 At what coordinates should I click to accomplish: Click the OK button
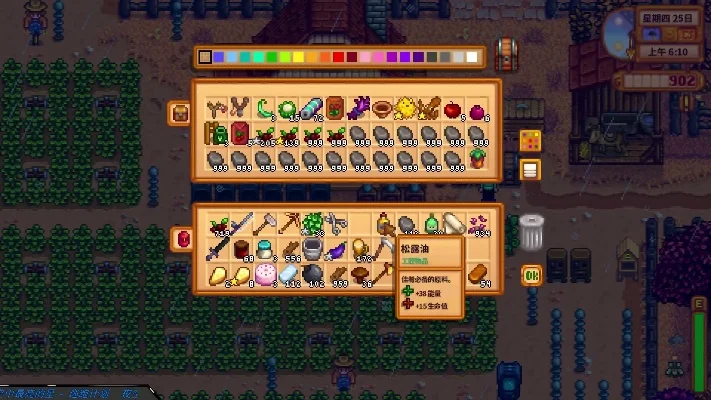531,274
